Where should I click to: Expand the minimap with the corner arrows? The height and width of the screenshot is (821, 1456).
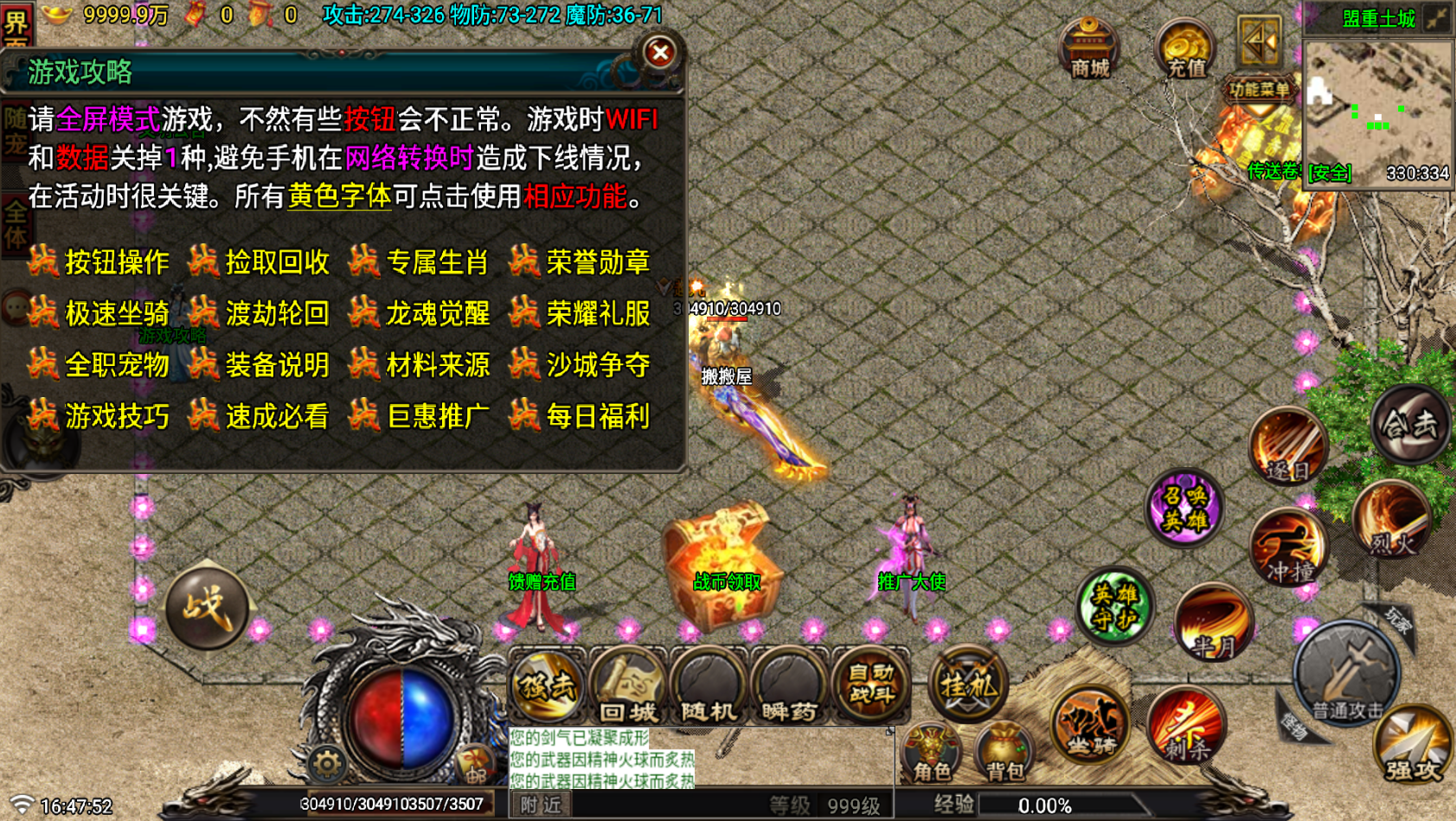click(x=1436, y=17)
